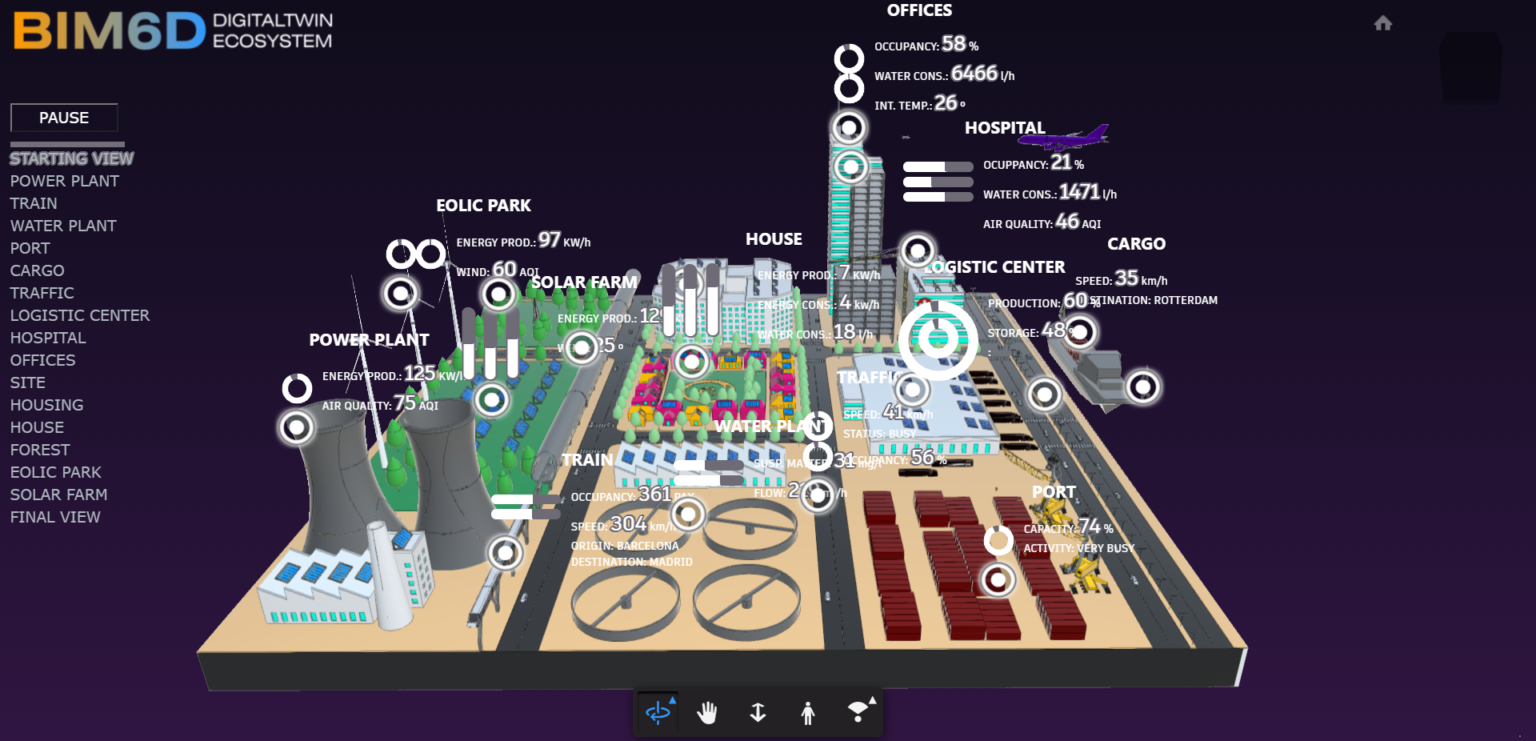Viewport: 1536px width, 741px height.
Task: Click the Home view icon top right
Action: [x=1383, y=22]
